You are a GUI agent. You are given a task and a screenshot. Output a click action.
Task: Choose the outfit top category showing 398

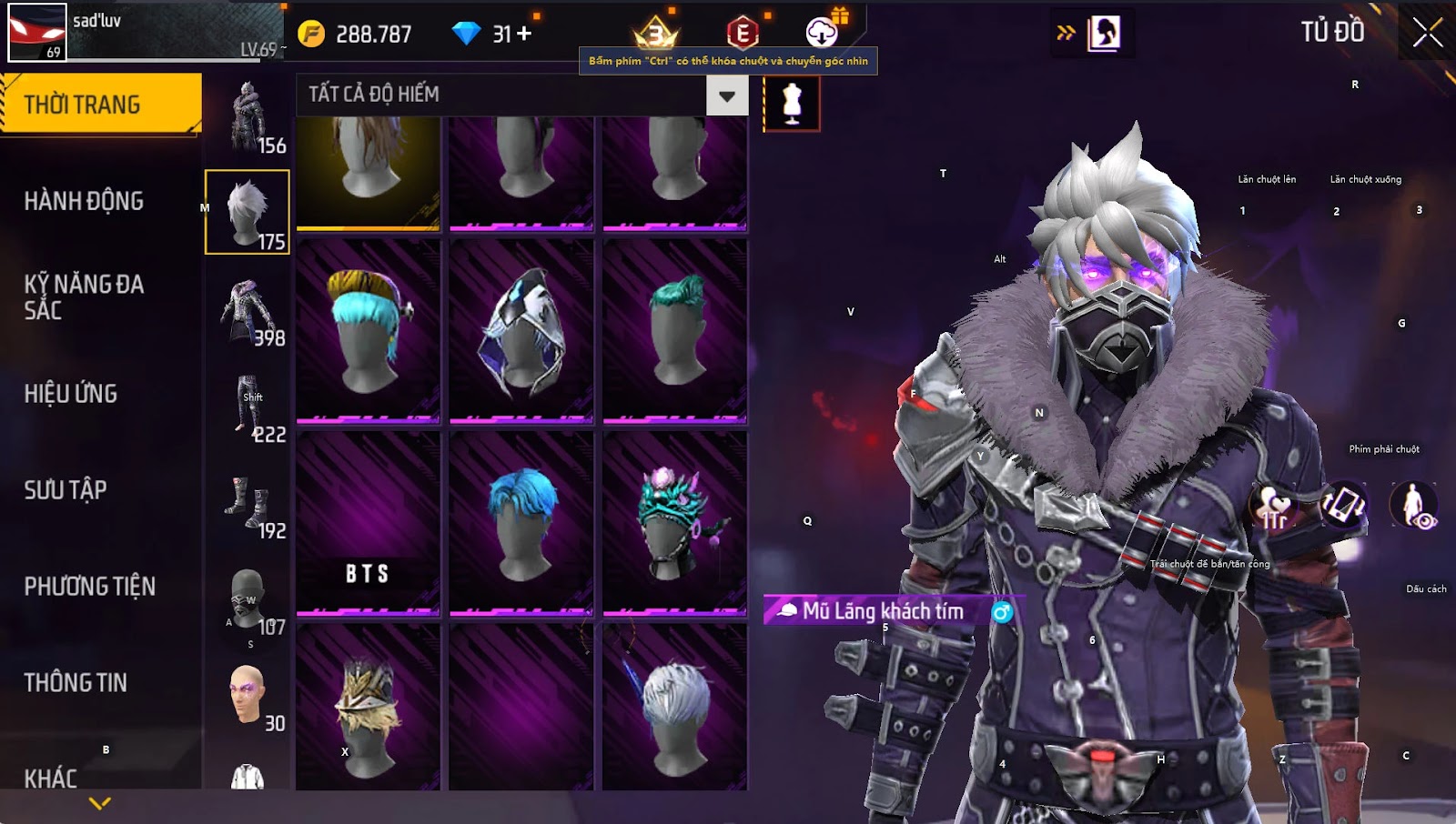click(x=248, y=310)
